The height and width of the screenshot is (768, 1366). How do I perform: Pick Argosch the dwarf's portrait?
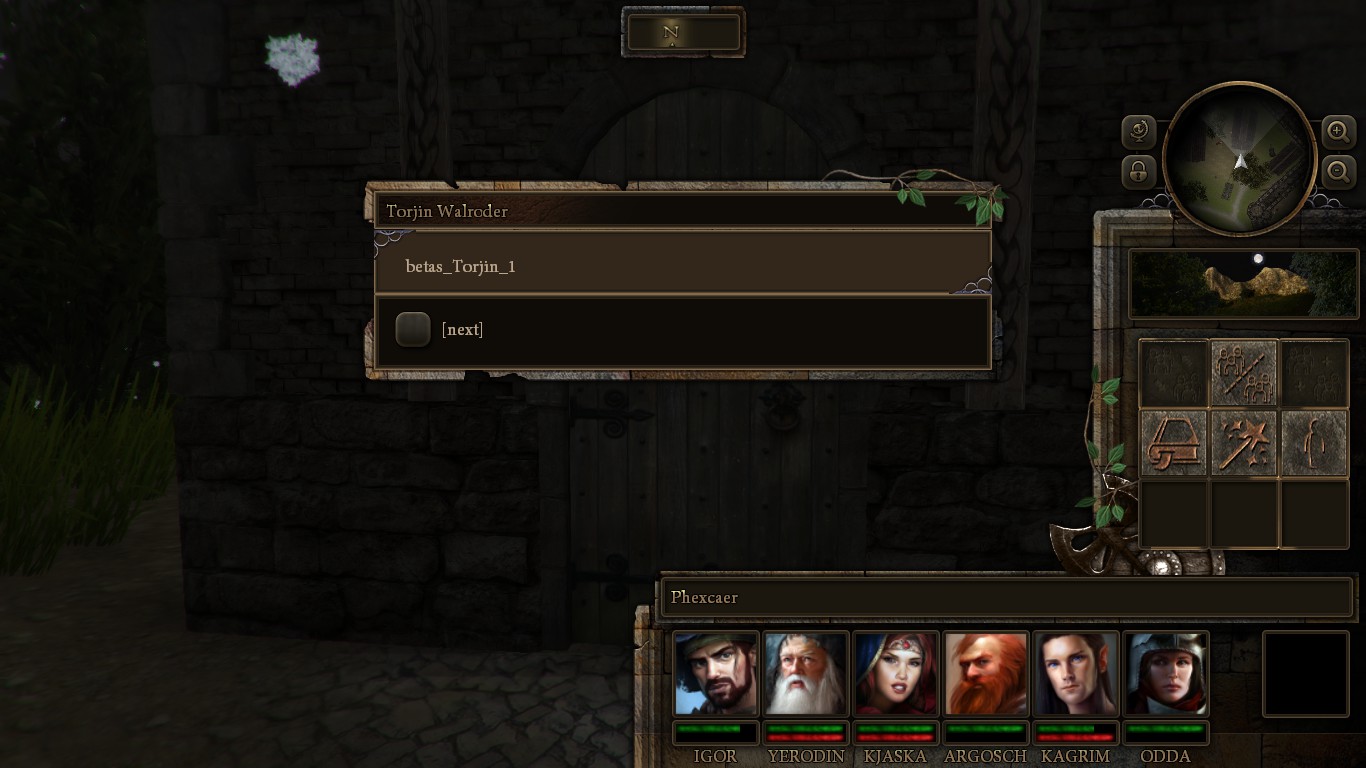pos(985,673)
